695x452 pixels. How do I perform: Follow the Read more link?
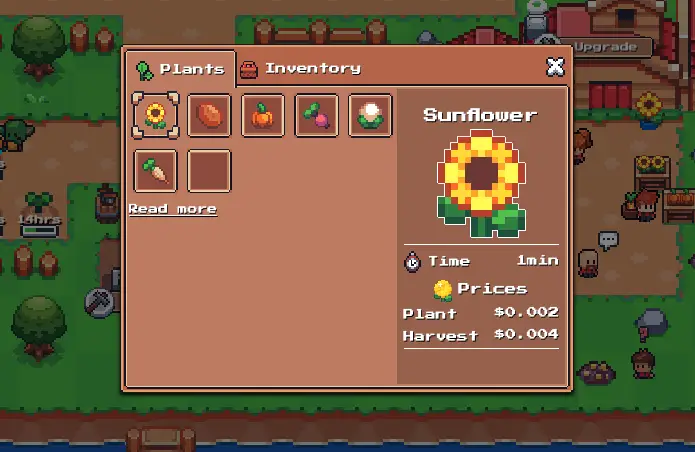pos(172,209)
